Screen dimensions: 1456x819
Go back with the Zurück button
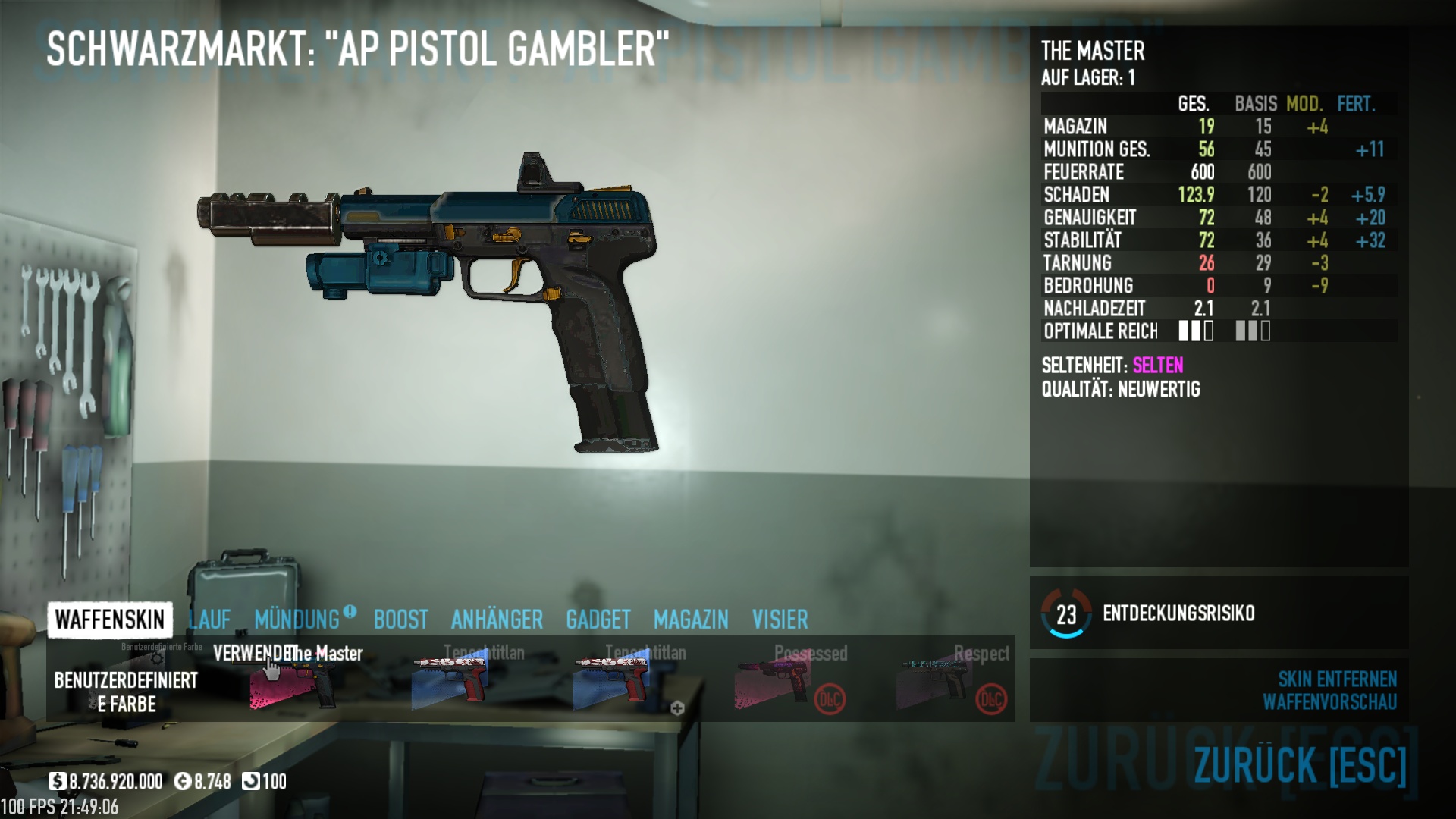(1300, 764)
